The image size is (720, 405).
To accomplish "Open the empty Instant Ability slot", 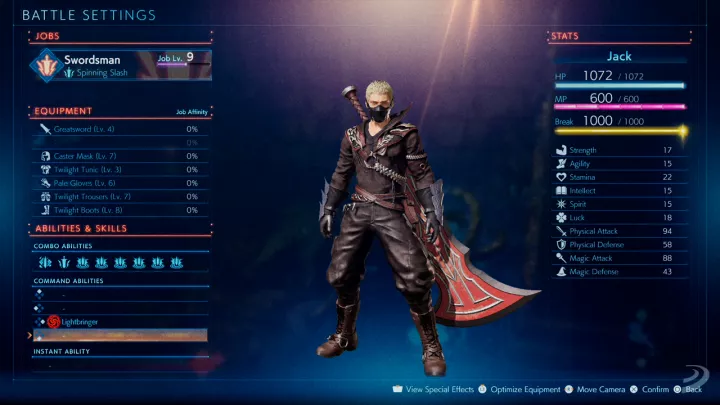I will click(120, 366).
